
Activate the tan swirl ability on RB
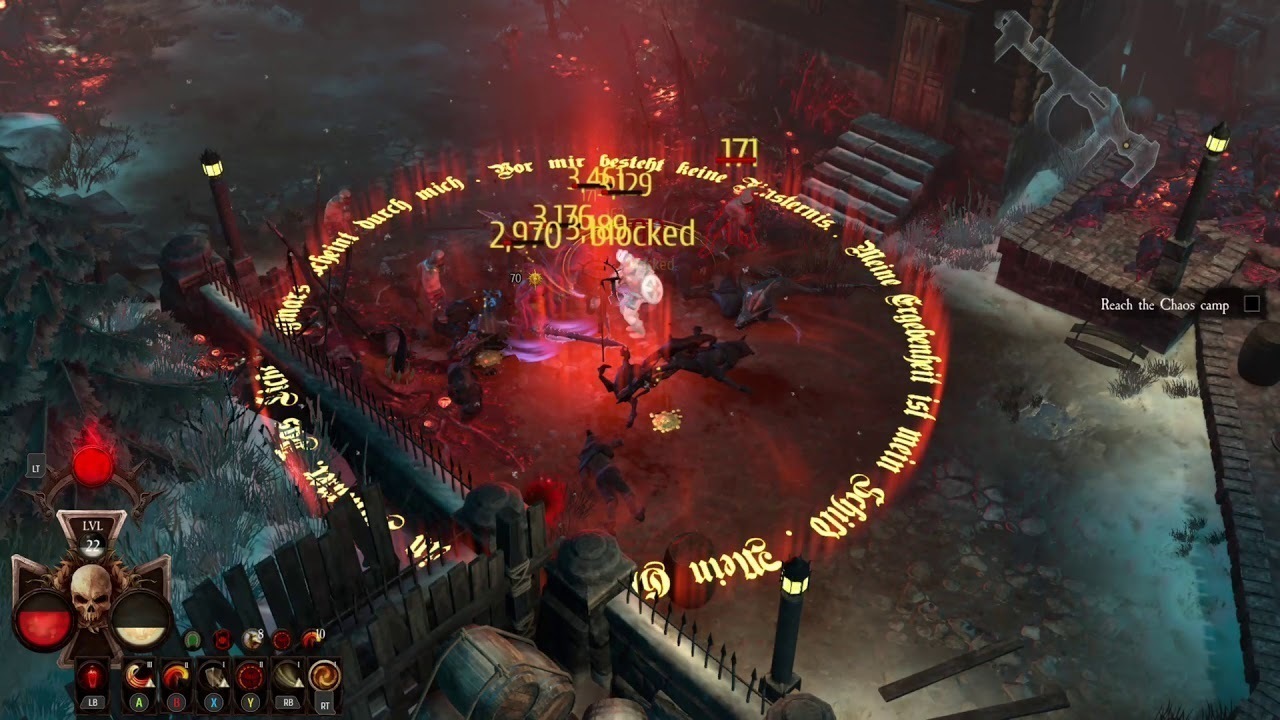coord(287,675)
